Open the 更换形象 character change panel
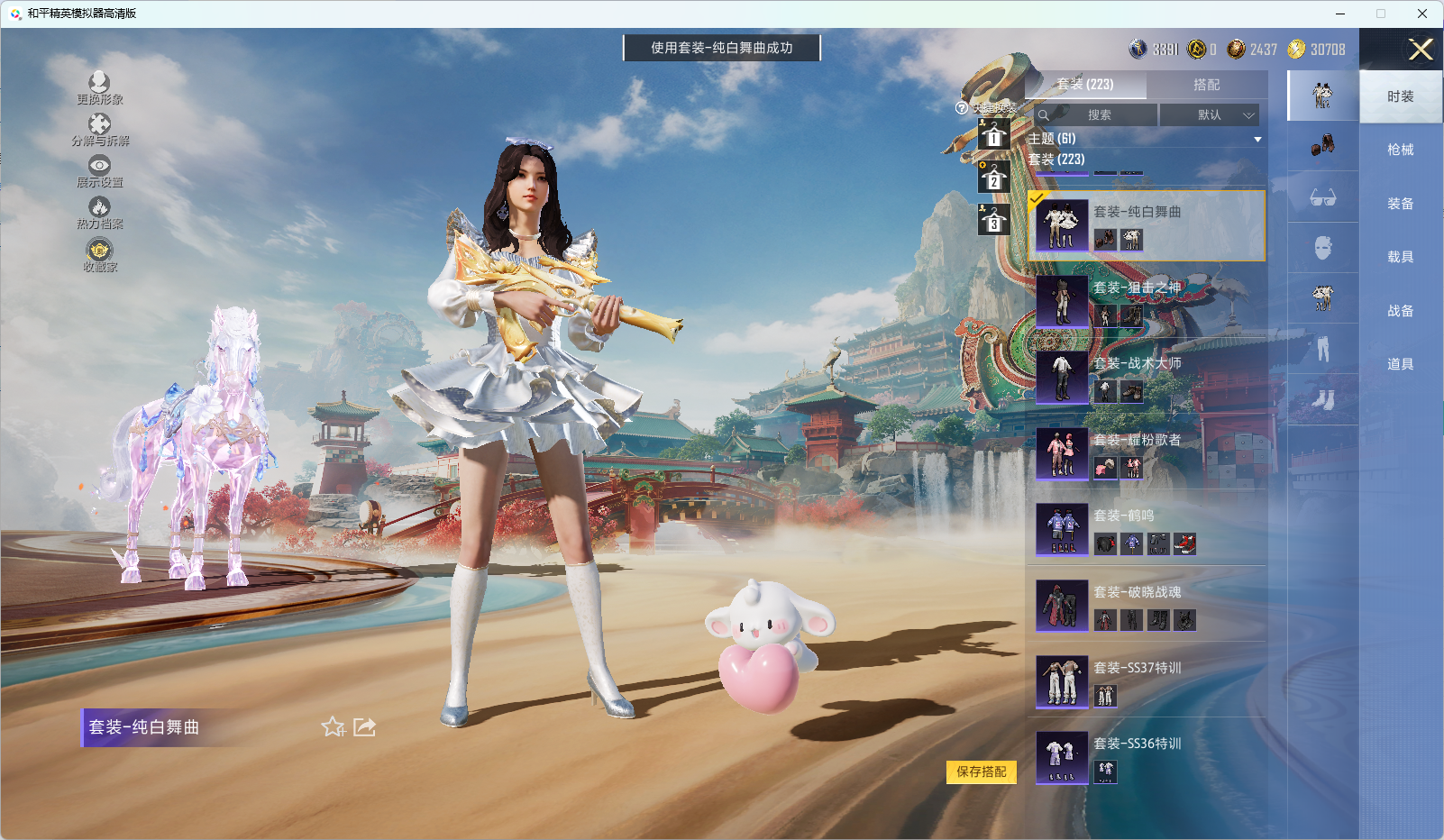 coord(99,83)
